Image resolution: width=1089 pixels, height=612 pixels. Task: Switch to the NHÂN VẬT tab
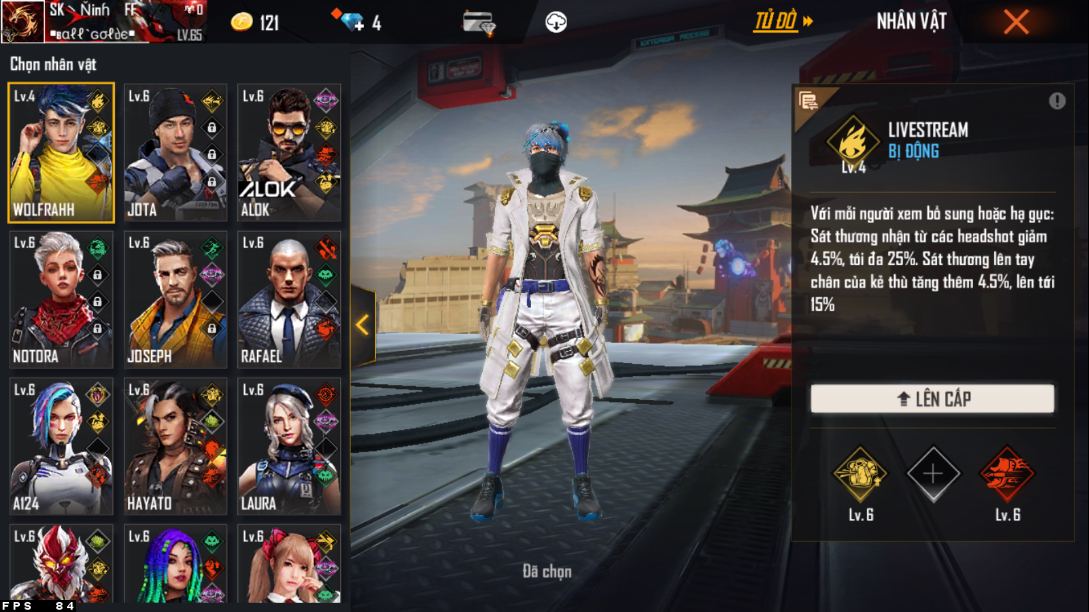[911, 22]
